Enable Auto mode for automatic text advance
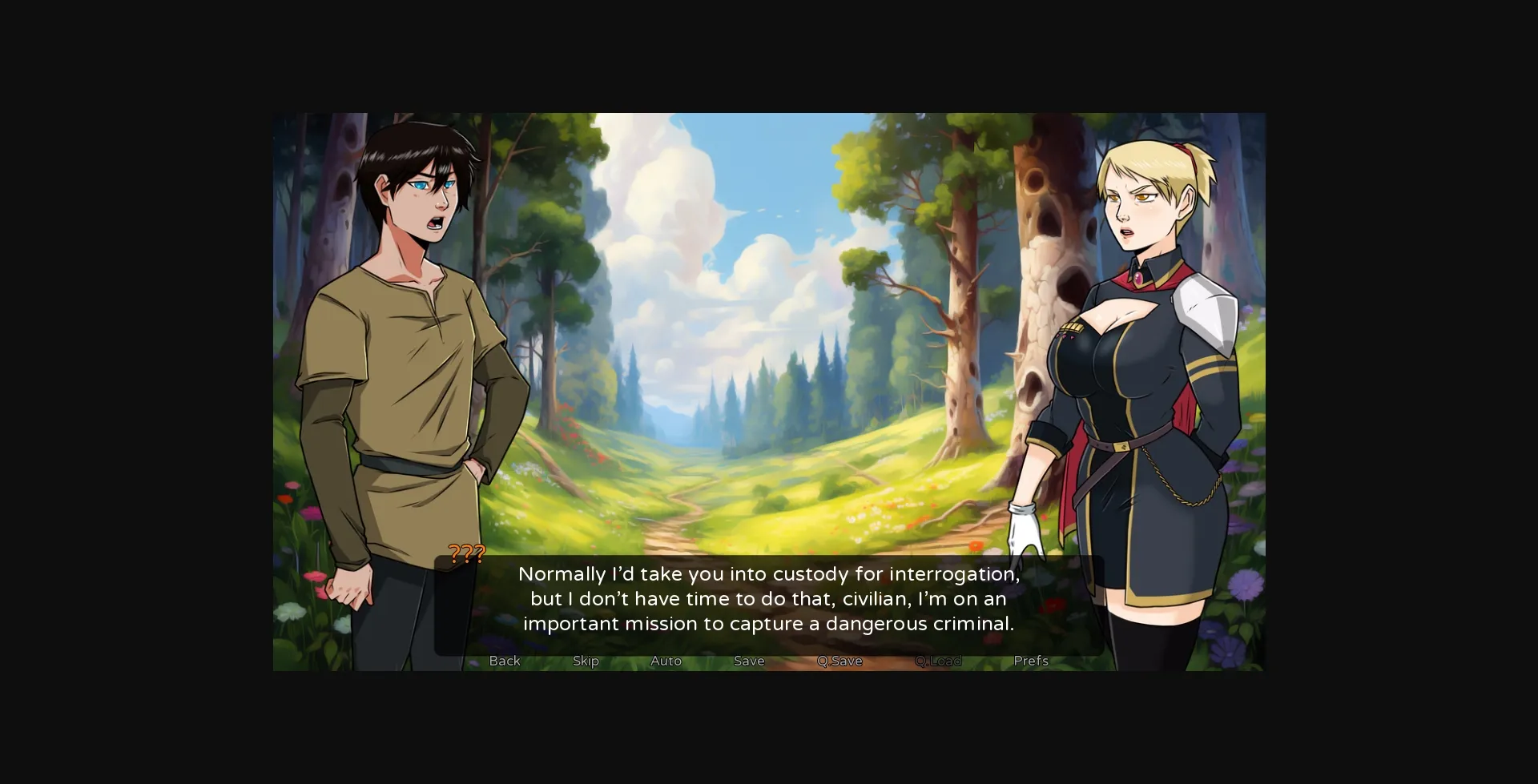 tap(666, 661)
